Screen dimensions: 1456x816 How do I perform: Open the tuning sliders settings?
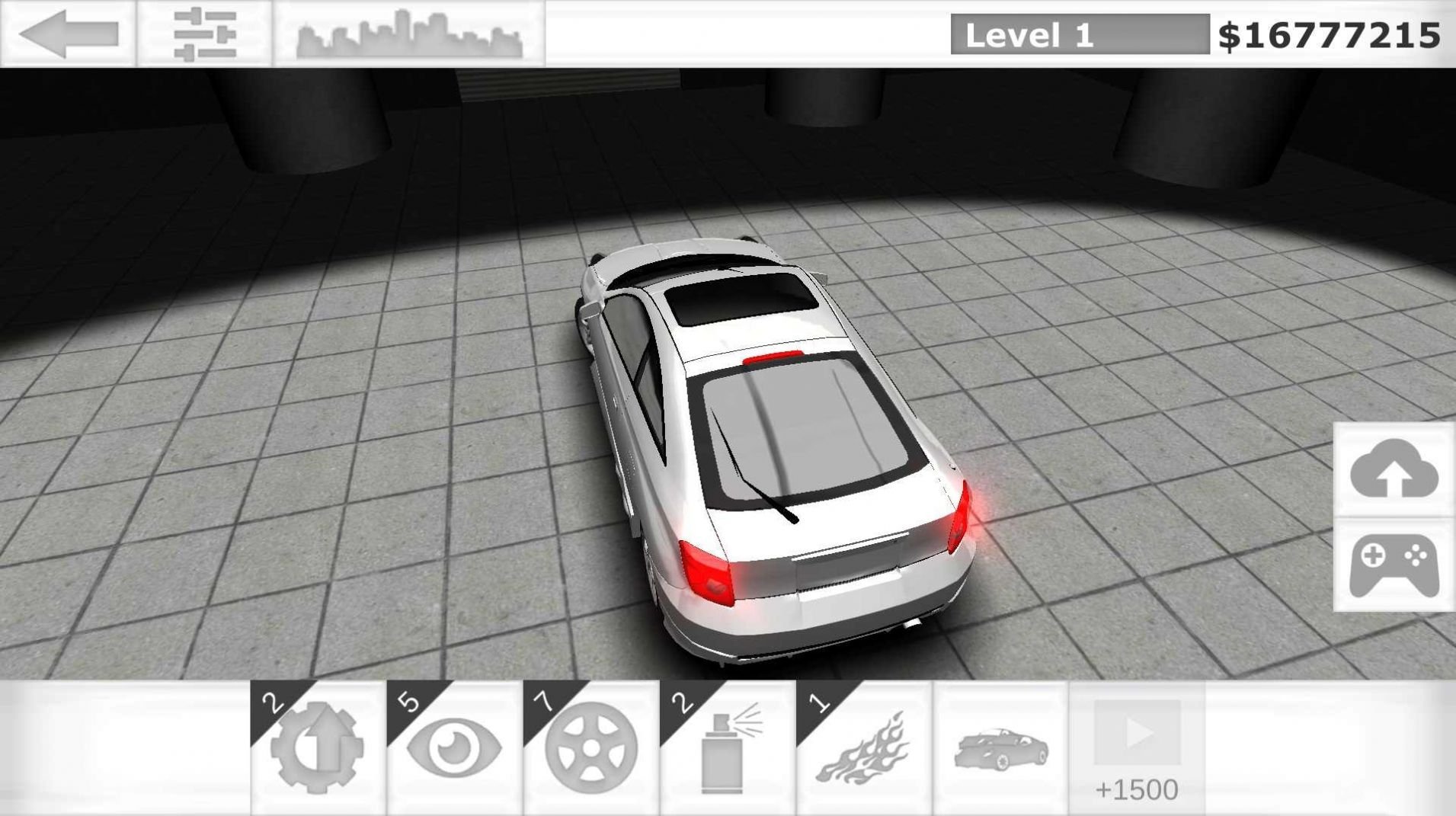click(206, 33)
